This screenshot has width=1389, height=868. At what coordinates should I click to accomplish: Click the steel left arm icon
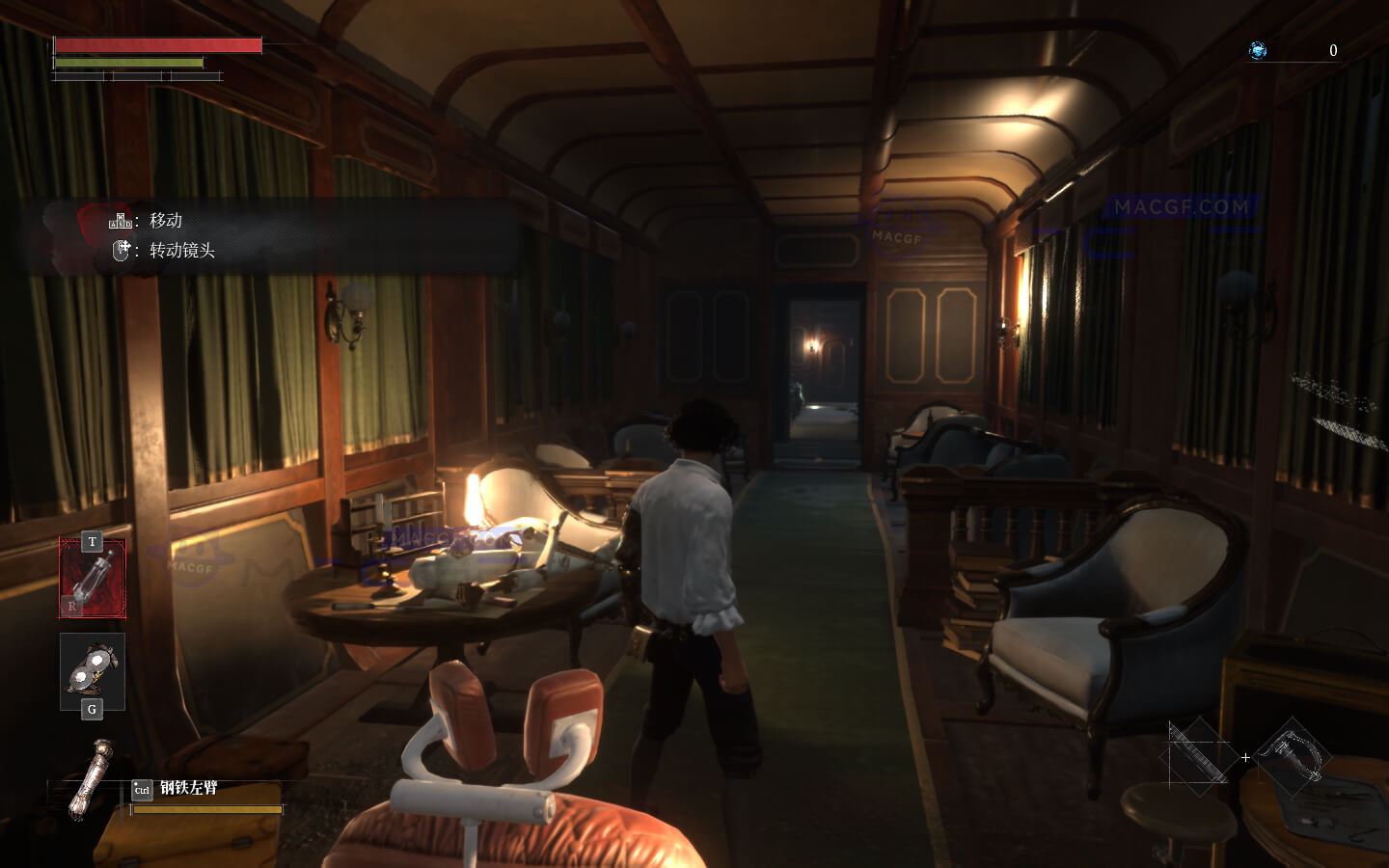pyautogui.click(x=92, y=777)
